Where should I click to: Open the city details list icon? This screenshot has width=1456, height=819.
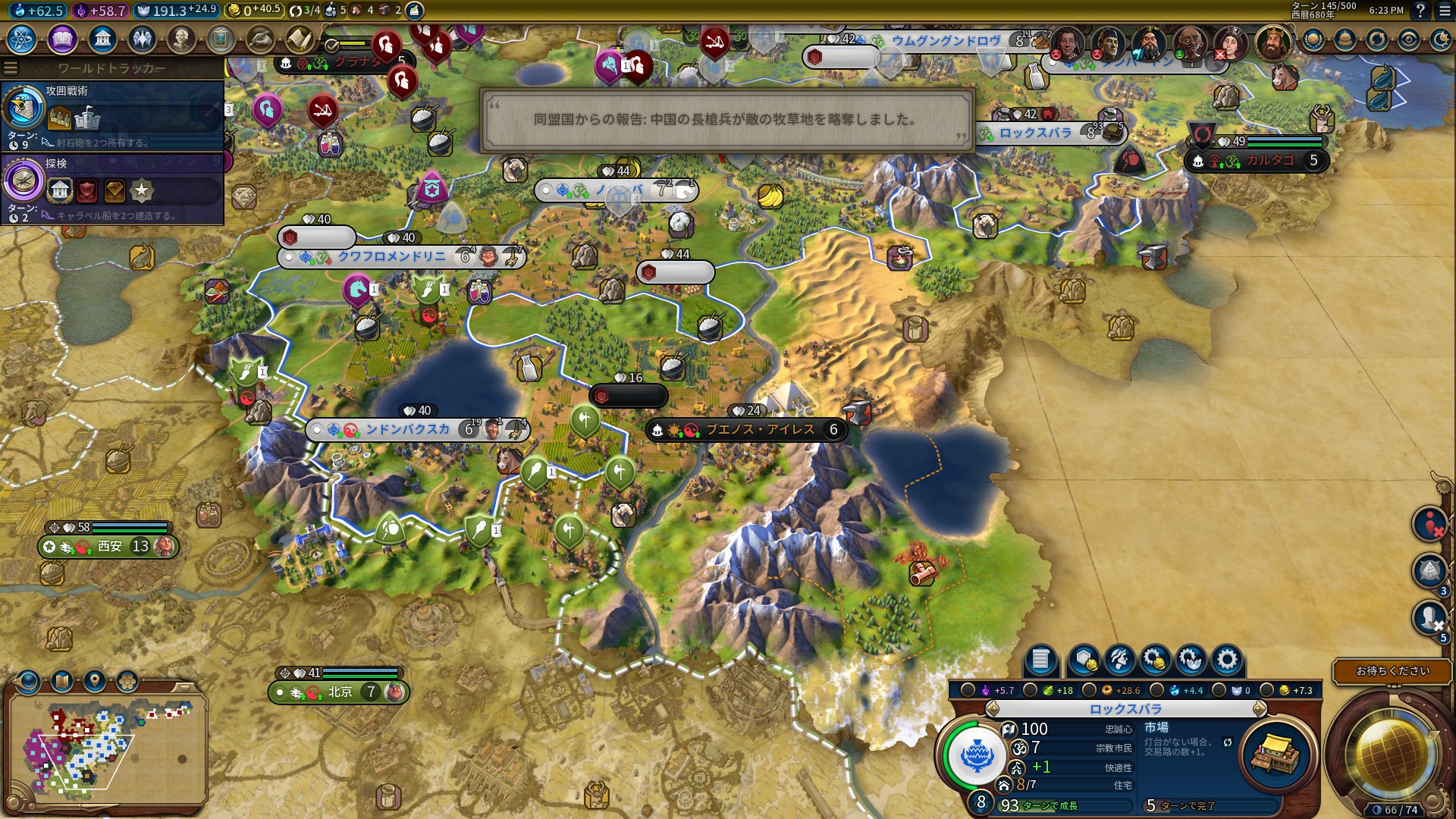click(x=1040, y=660)
